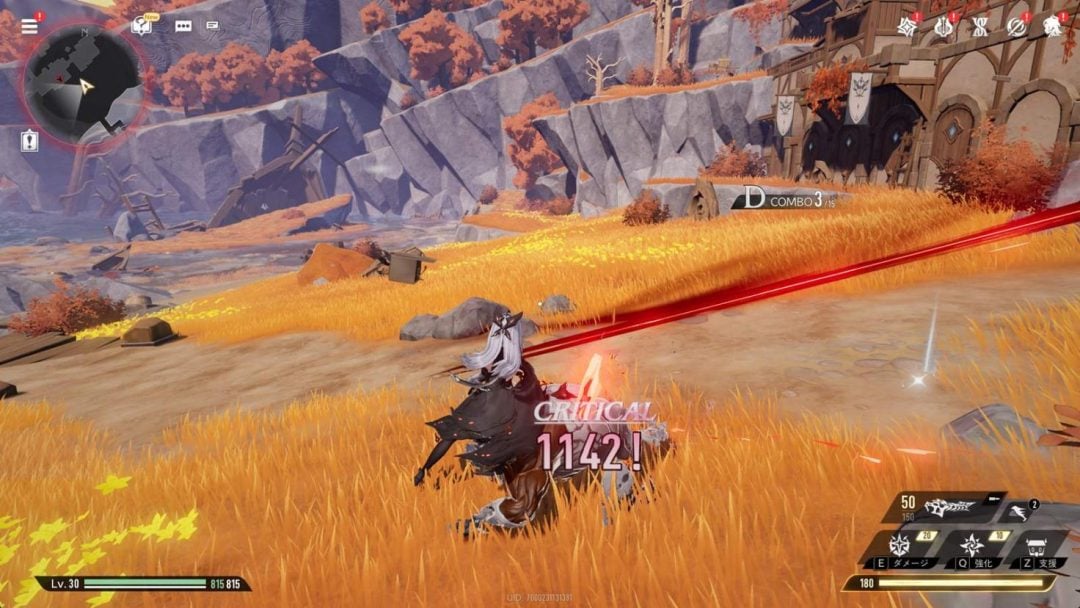1080x608 pixels.
Task: Open the chat bubble with three dots
Action: (183, 26)
